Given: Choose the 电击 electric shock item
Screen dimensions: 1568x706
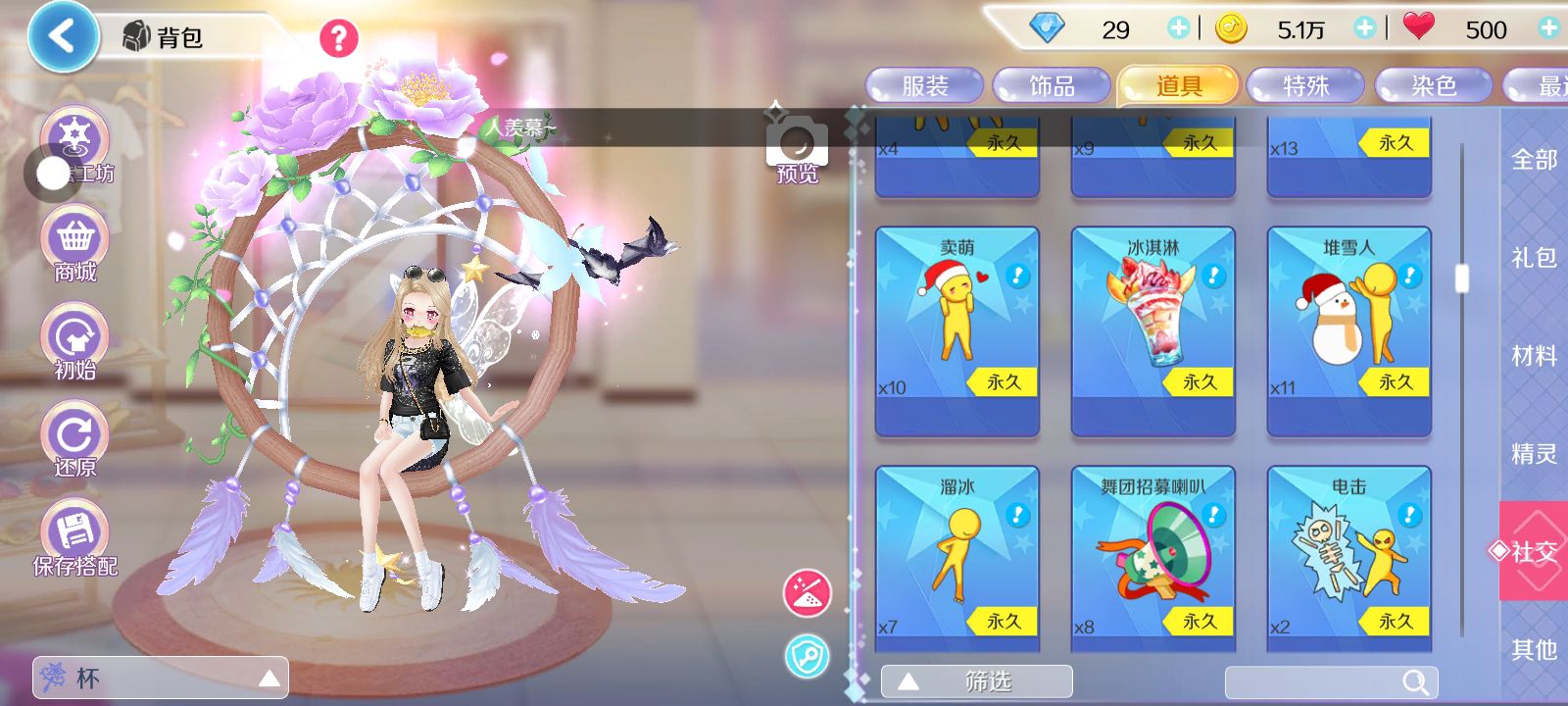Looking at the screenshot, I should coord(1348,555).
